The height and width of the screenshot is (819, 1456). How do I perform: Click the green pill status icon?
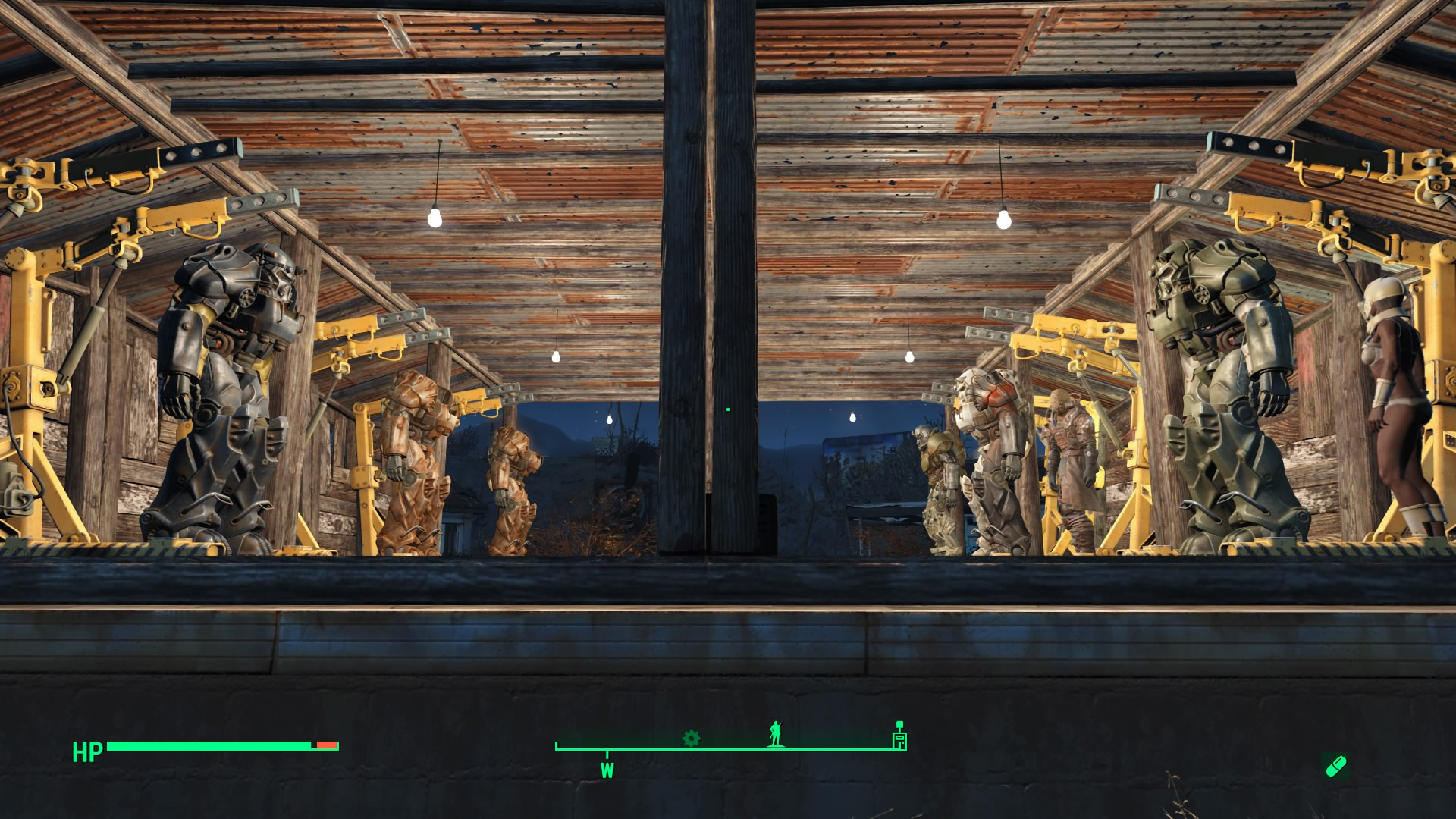tap(1335, 766)
